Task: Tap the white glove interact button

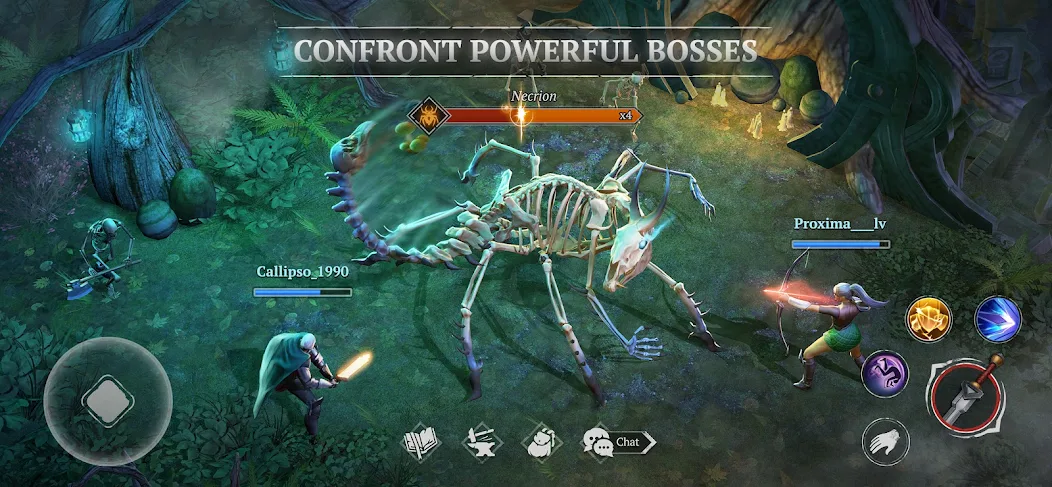Action: point(886,441)
